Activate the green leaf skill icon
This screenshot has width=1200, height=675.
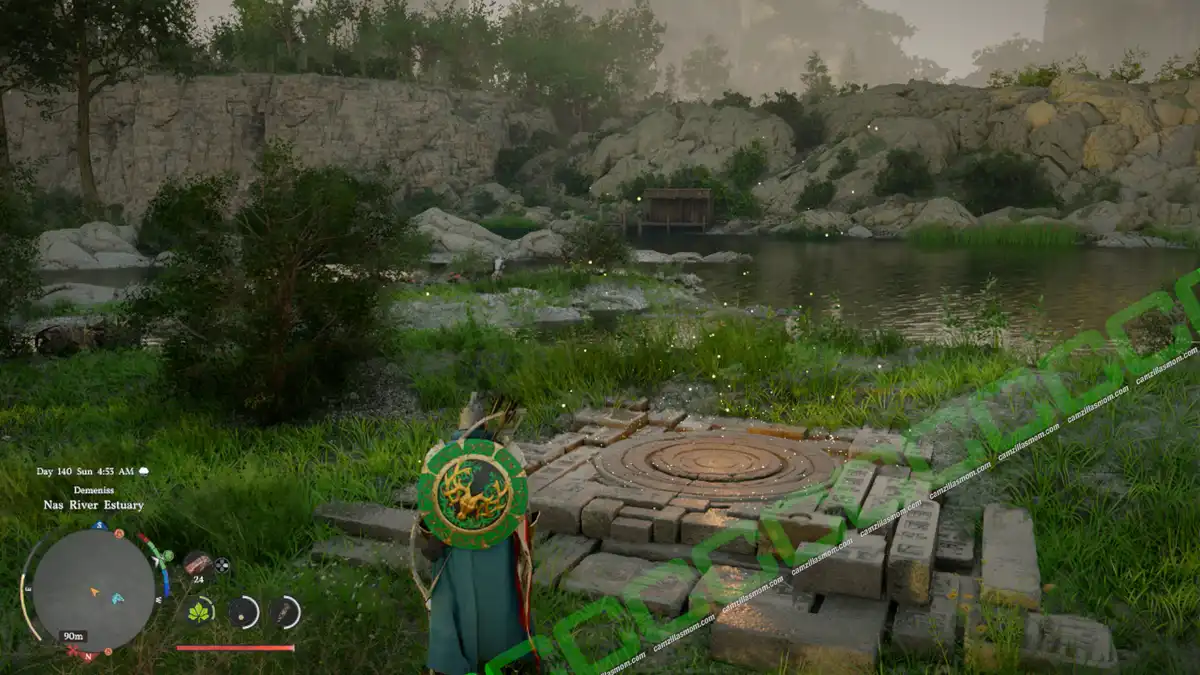[199, 612]
